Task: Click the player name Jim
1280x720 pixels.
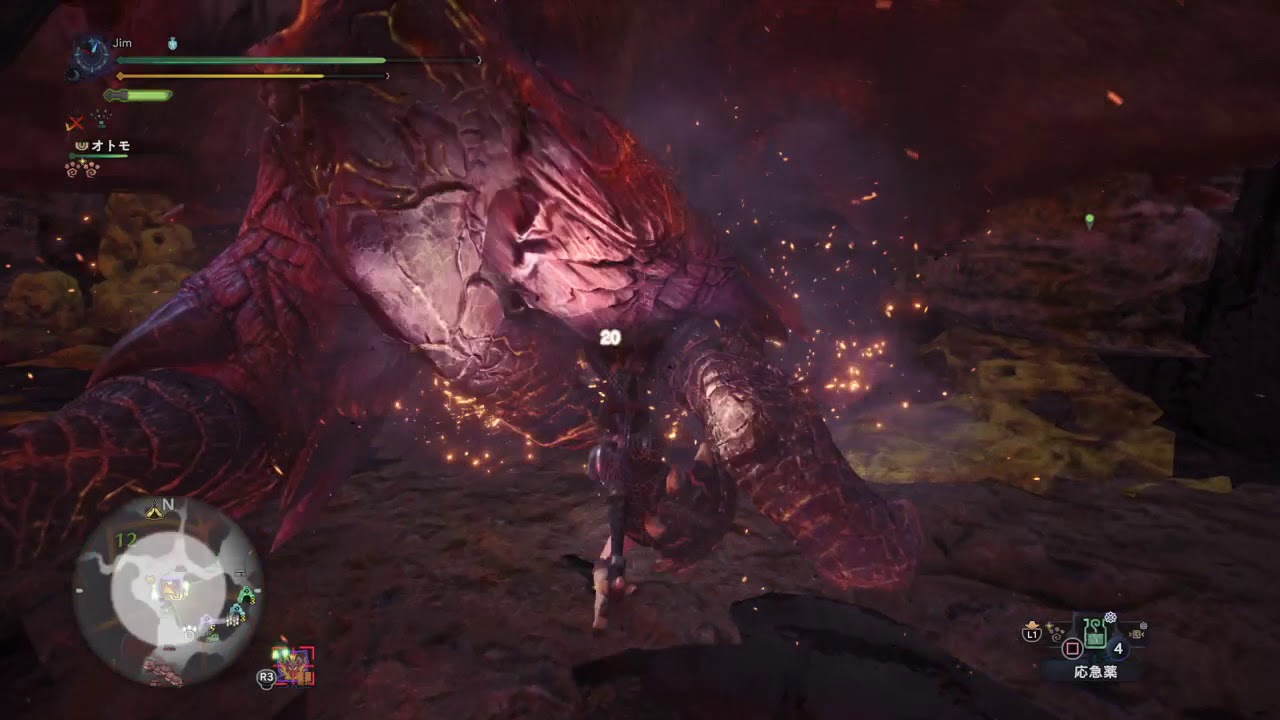Action: [122, 44]
